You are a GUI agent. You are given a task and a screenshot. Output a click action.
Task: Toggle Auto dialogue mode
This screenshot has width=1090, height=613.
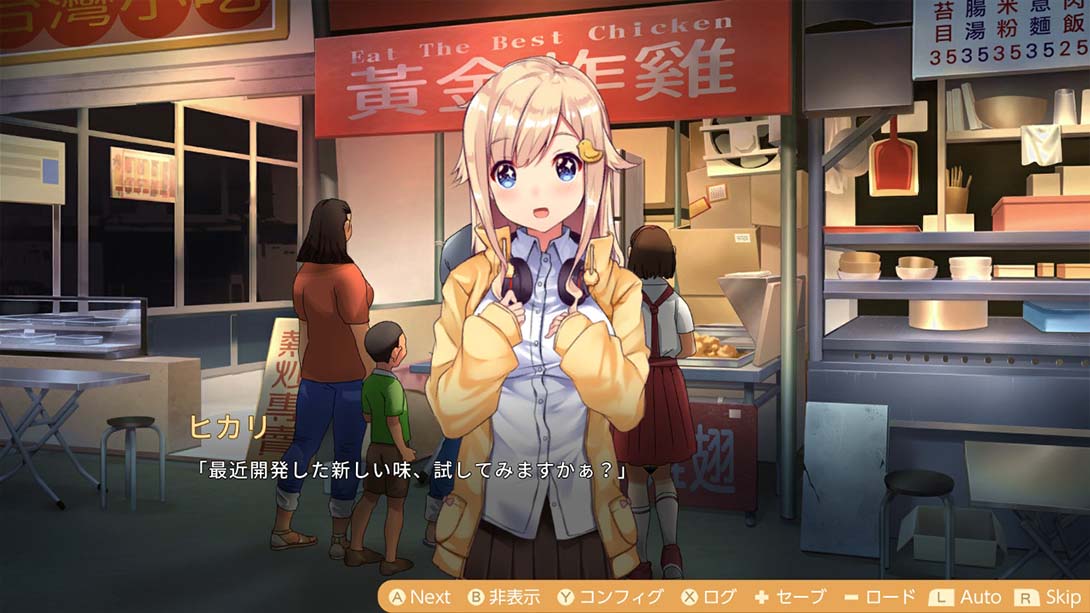coord(966,597)
